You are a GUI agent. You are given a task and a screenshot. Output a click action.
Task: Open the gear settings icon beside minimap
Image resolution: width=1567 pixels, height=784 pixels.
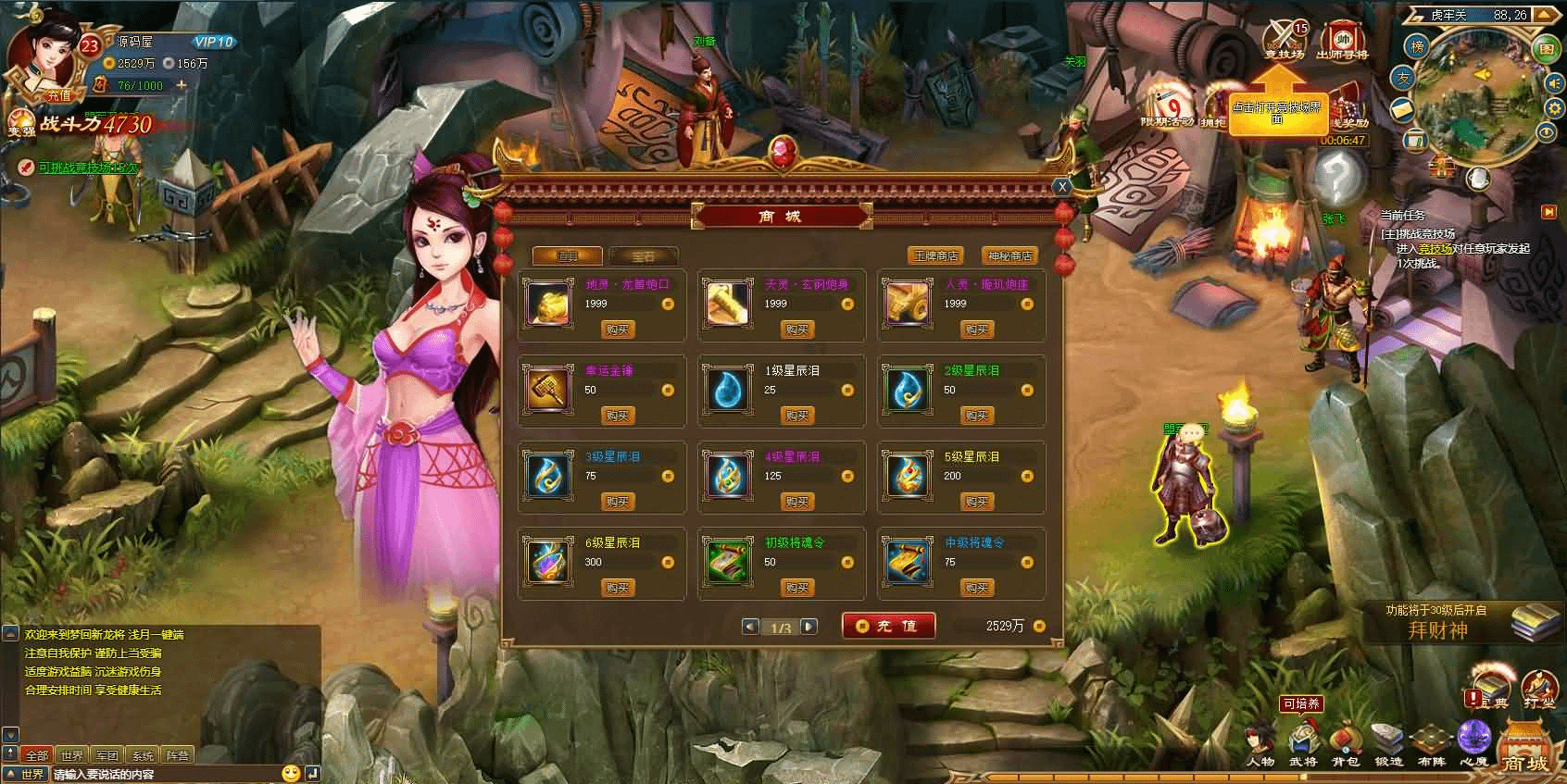click(1548, 108)
